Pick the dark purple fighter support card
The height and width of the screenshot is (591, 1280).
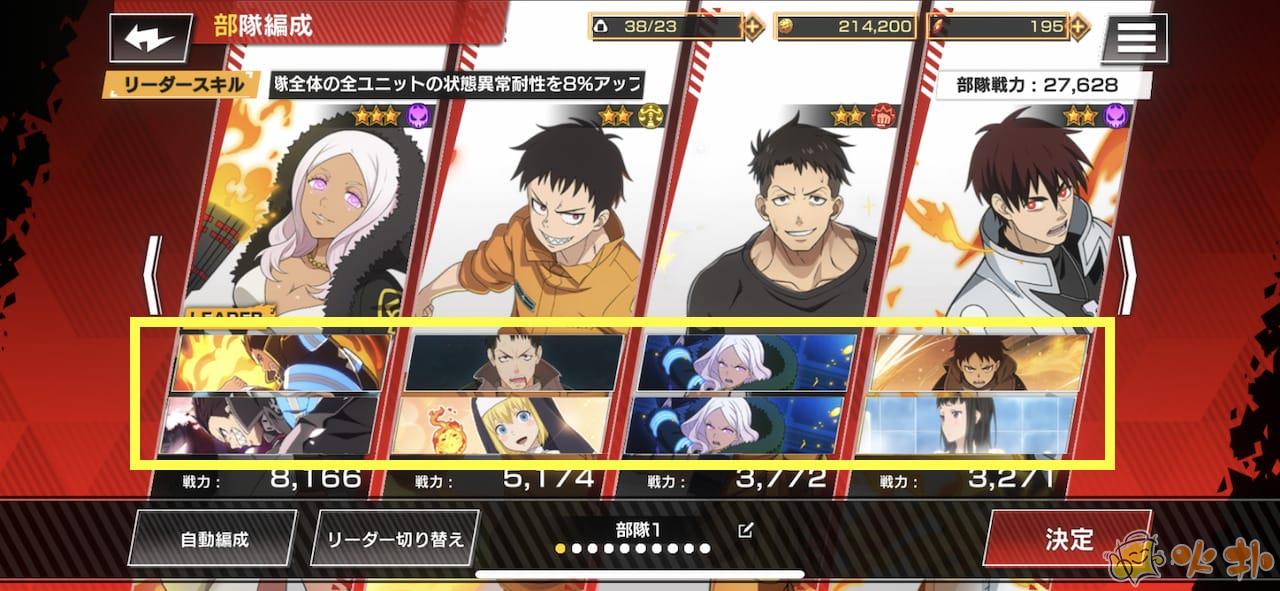point(272,424)
